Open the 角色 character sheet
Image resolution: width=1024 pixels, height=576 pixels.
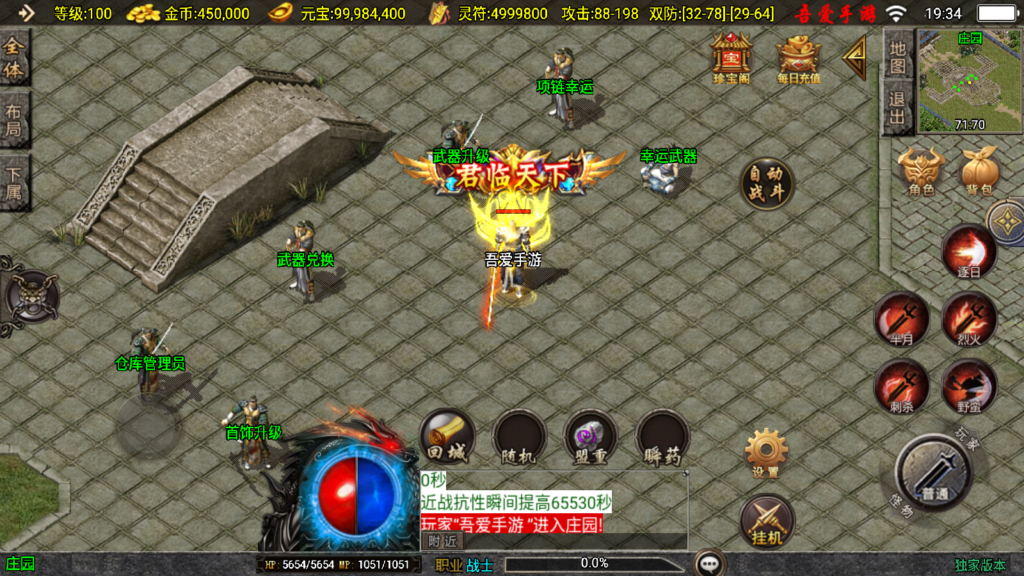click(x=921, y=170)
